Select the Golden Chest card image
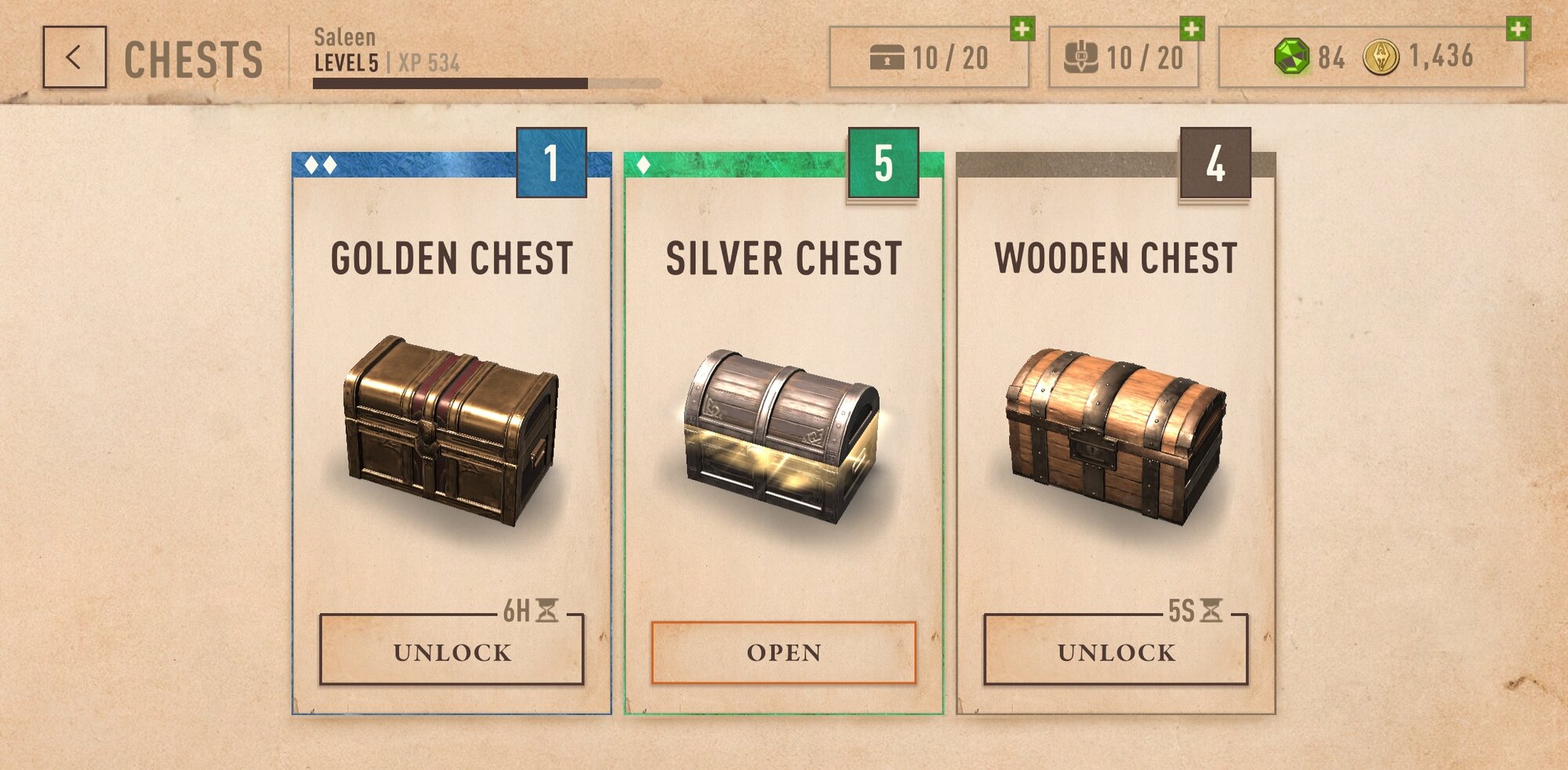The image size is (1568, 770). coord(452,430)
